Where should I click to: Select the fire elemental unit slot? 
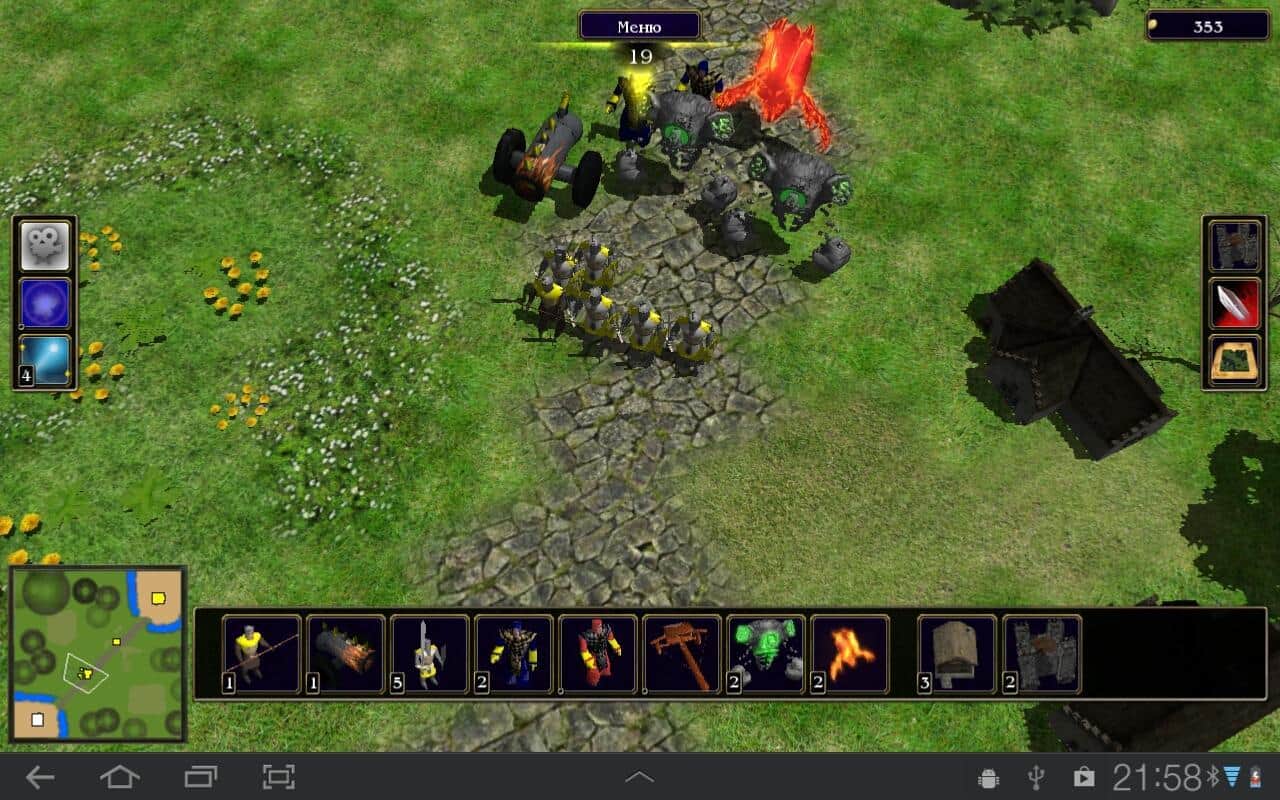tap(850, 655)
